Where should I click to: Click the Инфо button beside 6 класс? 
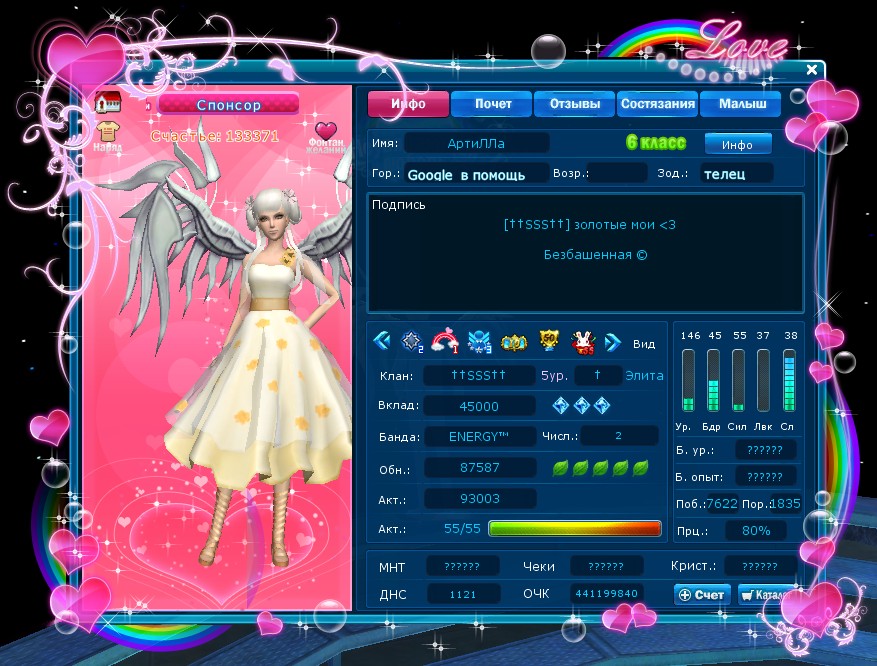[x=737, y=144]
